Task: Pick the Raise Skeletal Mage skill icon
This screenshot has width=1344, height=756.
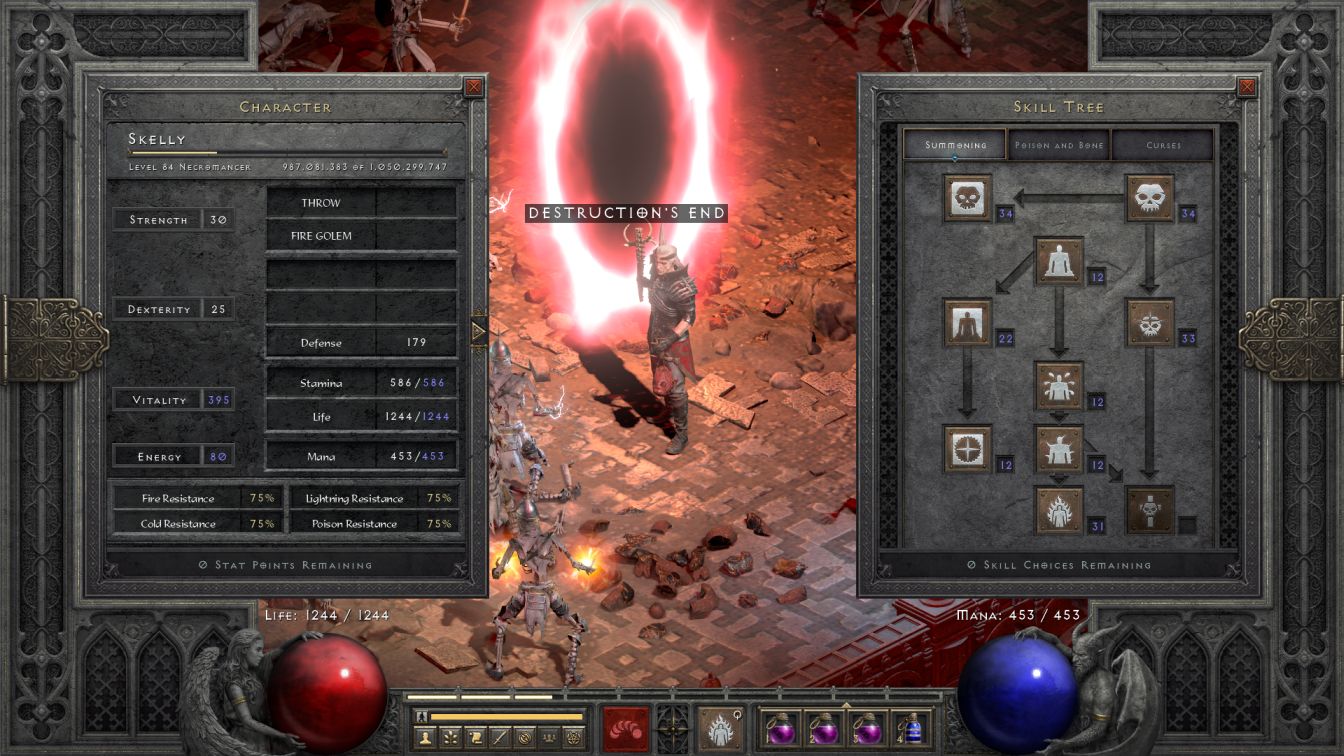Action: coord(1150,323)
